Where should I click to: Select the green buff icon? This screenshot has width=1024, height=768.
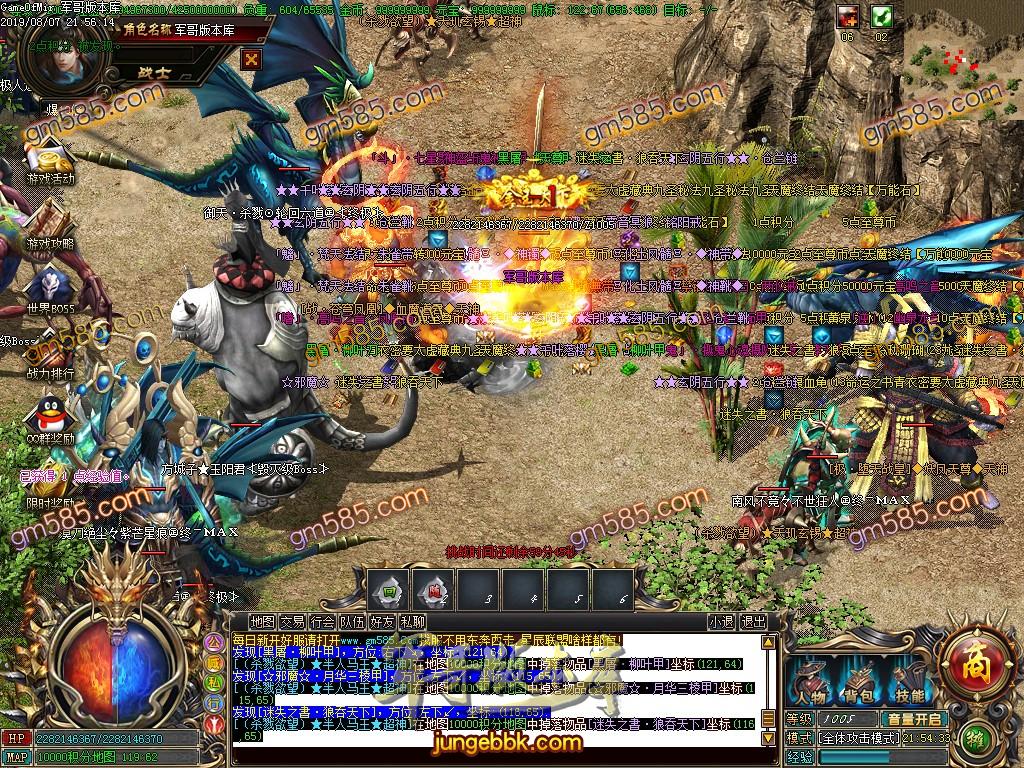click(x=881, y=16)
